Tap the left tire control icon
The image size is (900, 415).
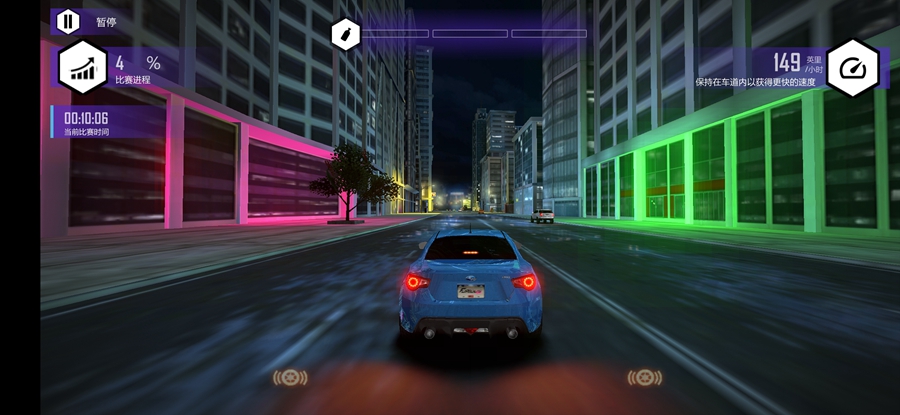(x=290, y=377)
